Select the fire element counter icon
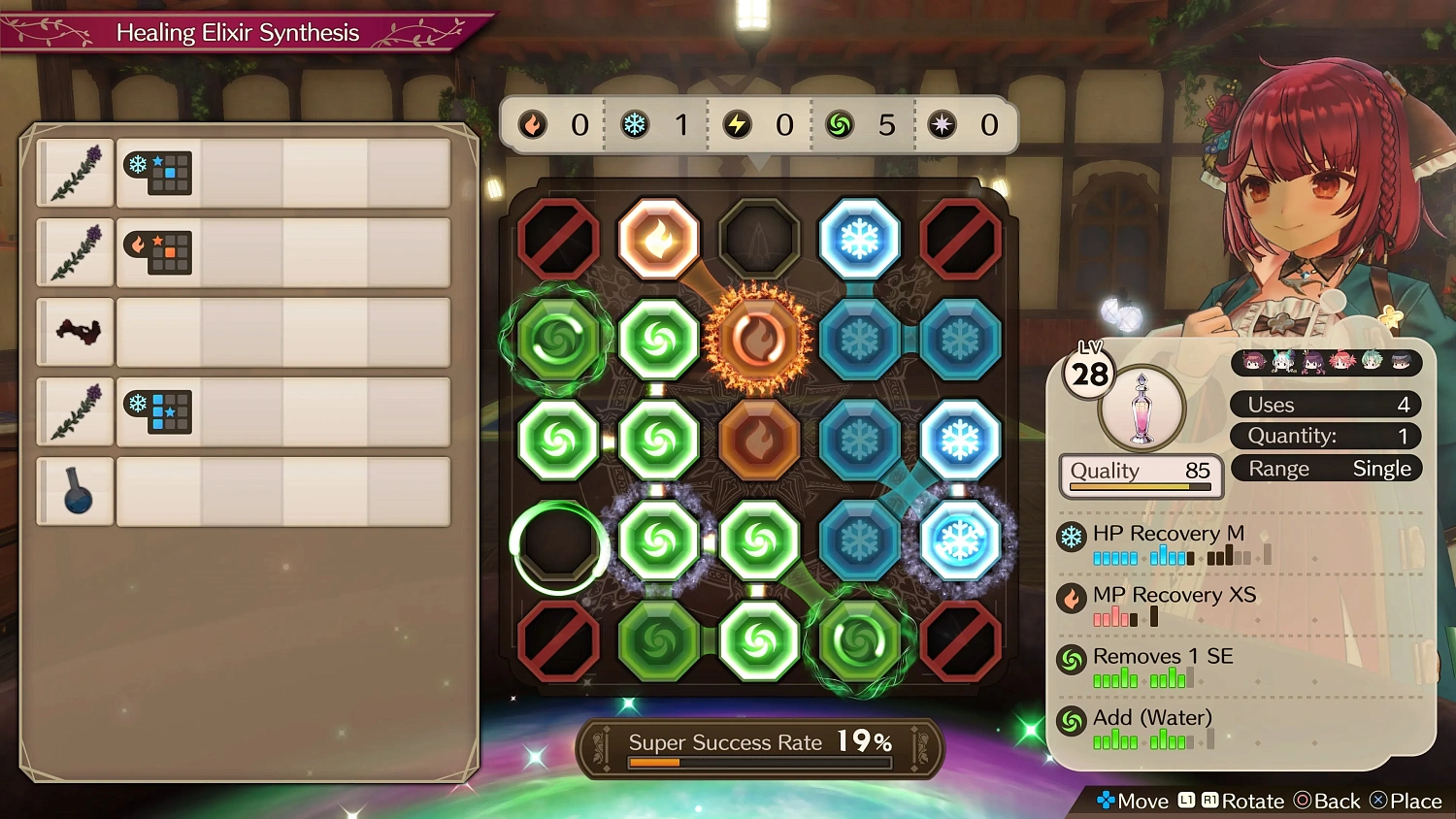The width and height of the screenshot is (1456, 819). pyautogui.click(x=533, y=124)
